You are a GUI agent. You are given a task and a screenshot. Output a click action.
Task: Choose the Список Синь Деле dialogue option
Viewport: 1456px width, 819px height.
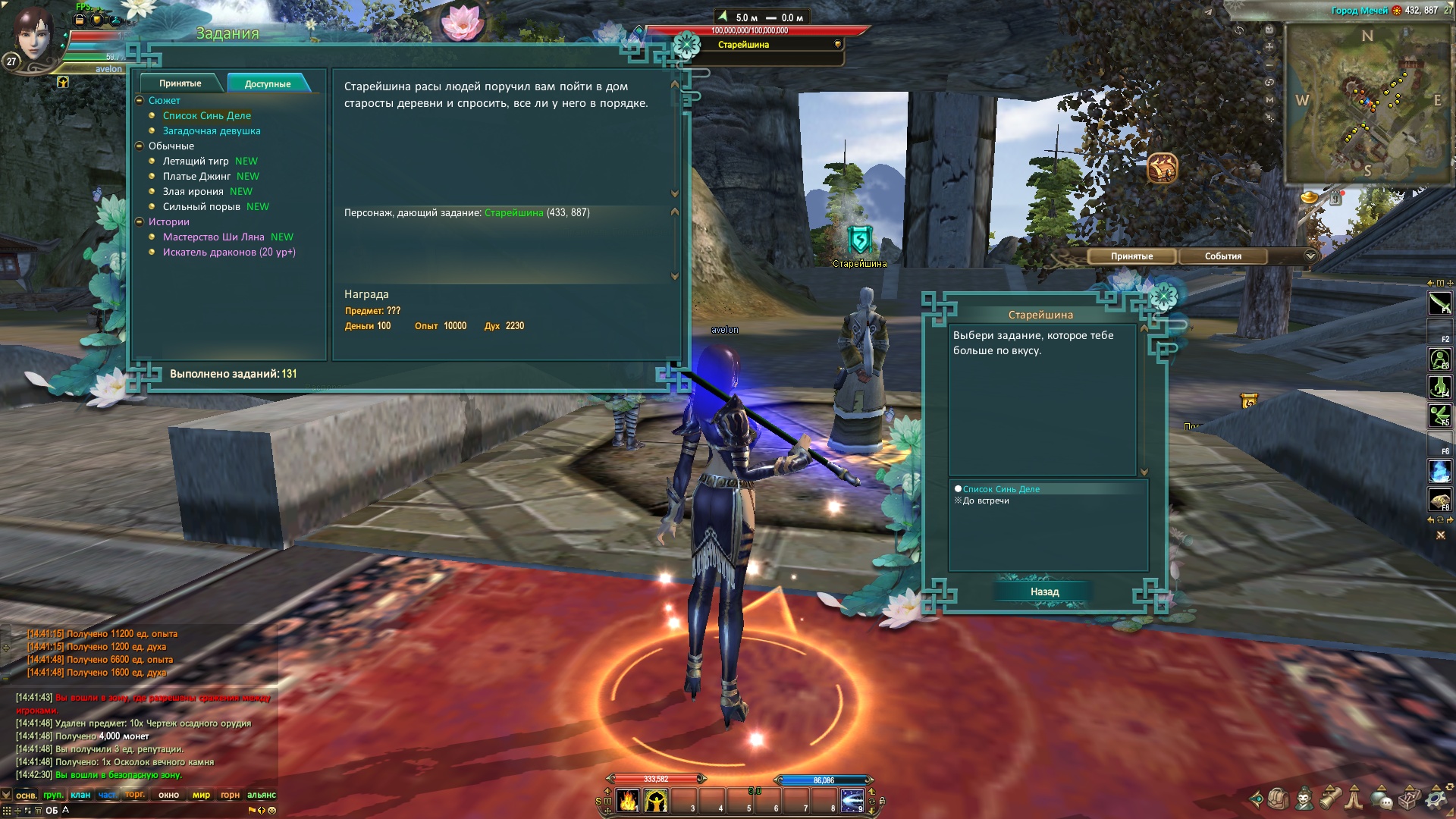1001,490
